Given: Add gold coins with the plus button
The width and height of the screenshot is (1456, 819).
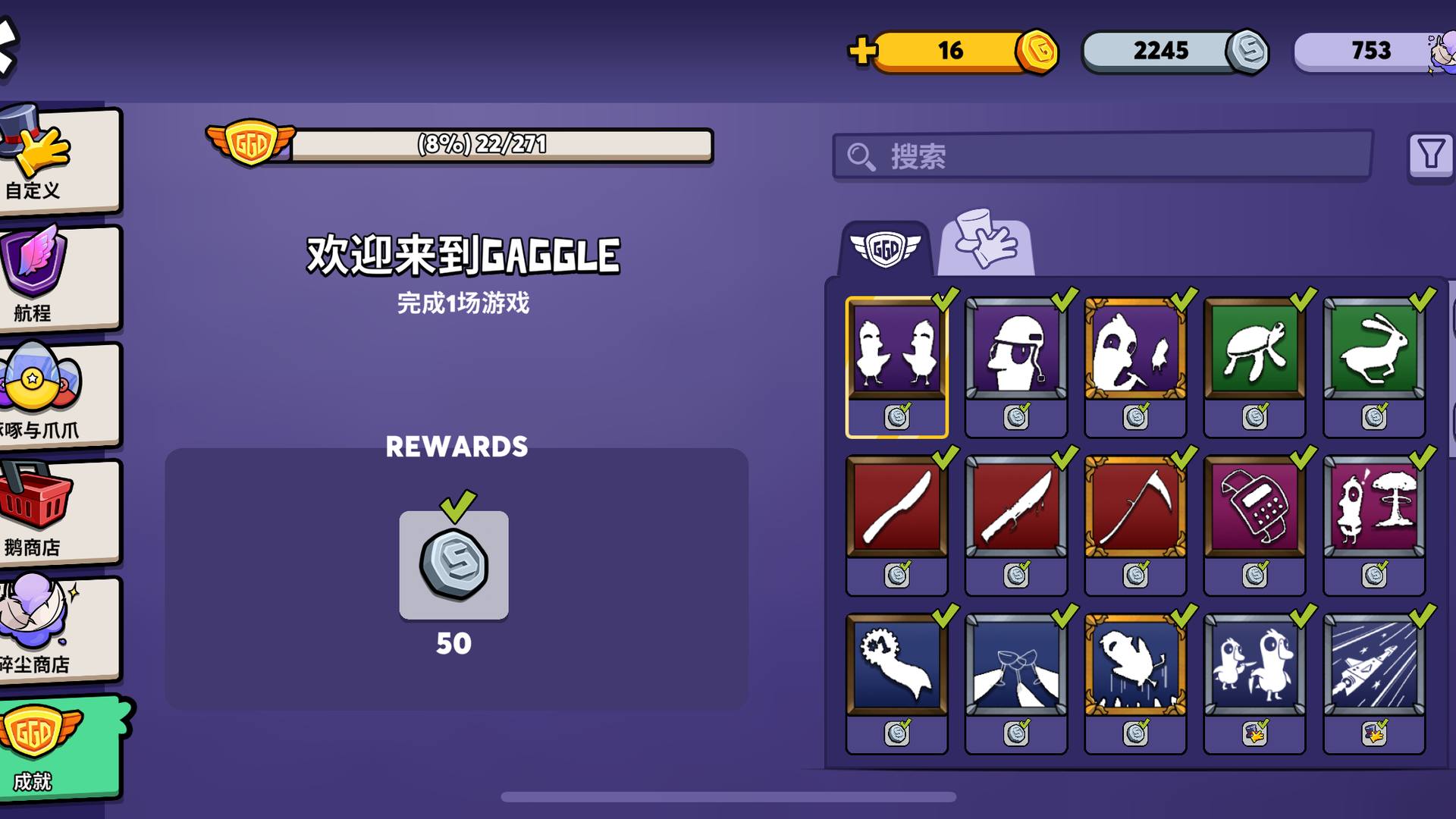Looking at the screenshot, I should click(862, 51).
